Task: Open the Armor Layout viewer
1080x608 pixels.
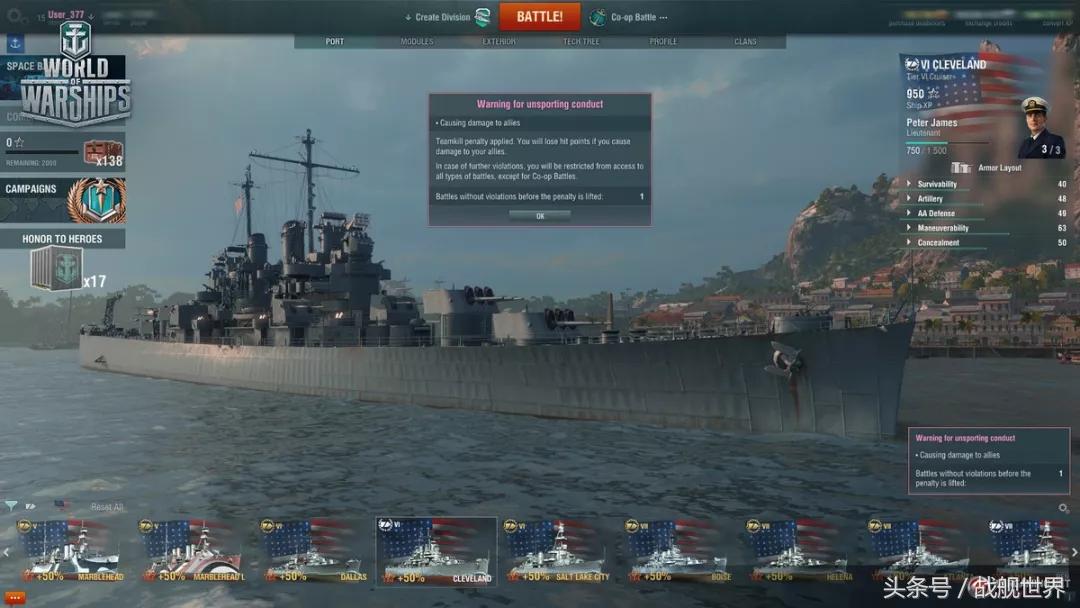Action: click(x=990, y=168)
